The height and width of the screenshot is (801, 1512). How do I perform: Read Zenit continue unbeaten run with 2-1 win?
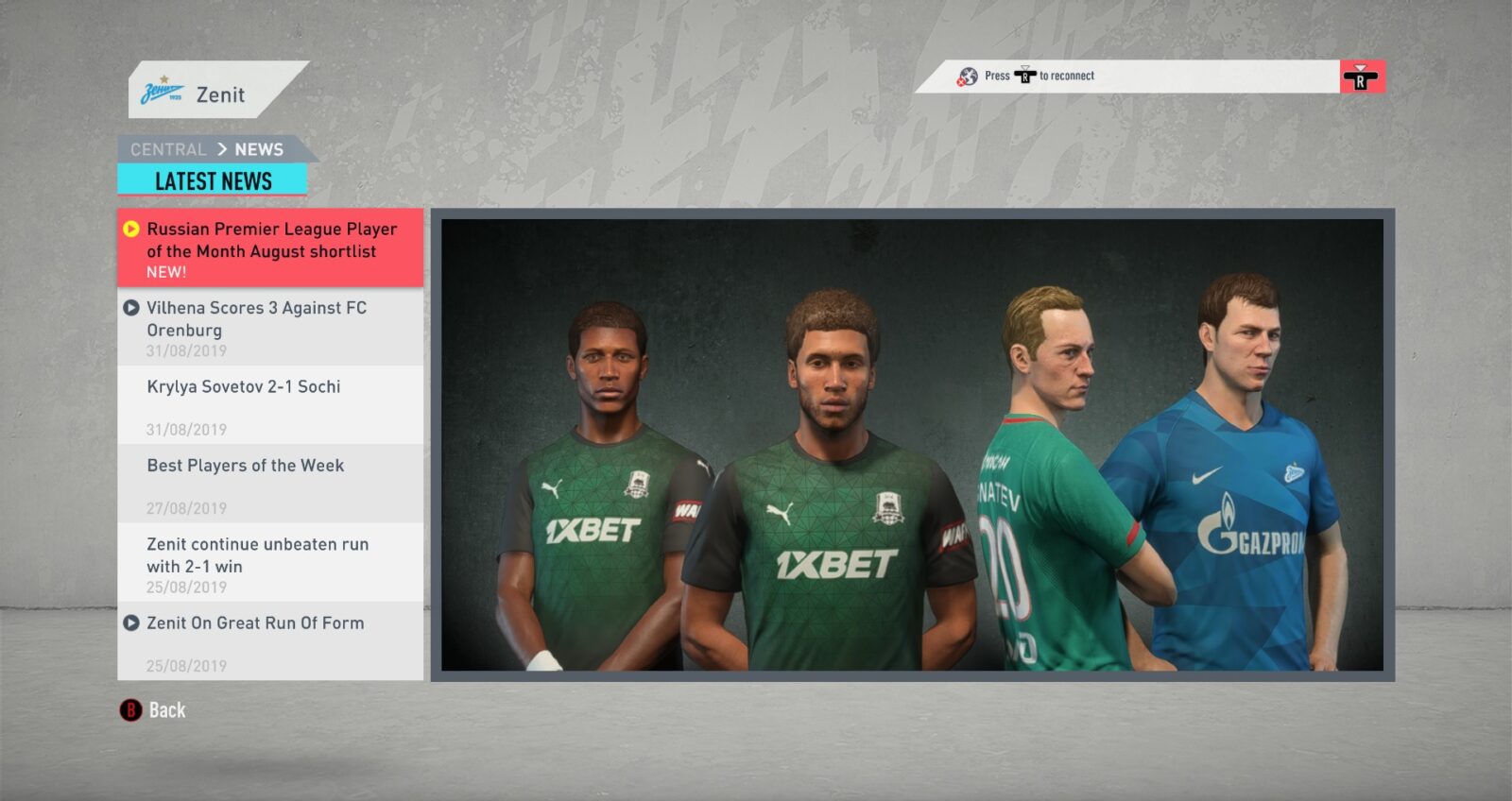(x=270, y=562)
